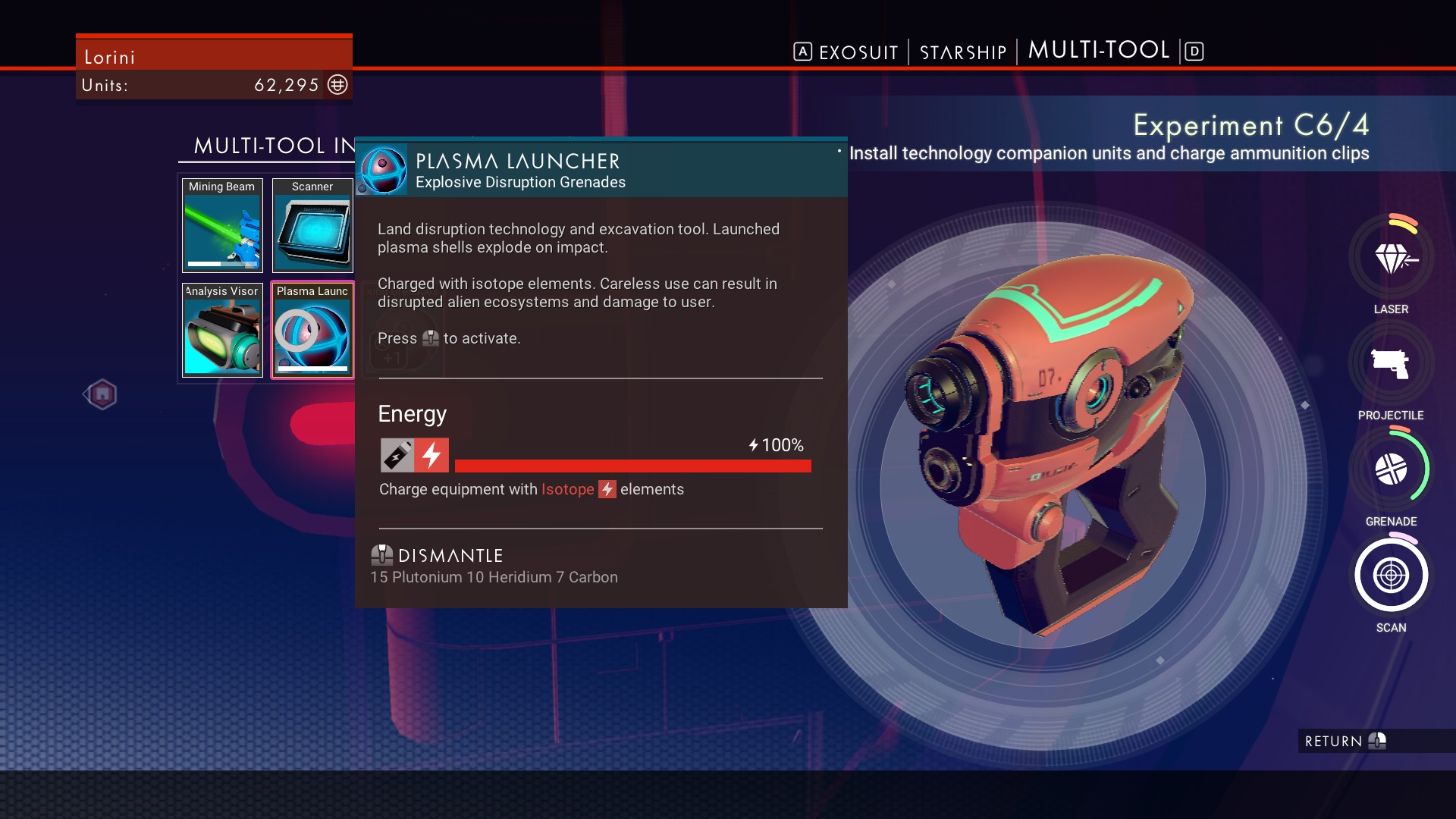This screenshot has height=819, width=1456.
Task: Choose the Scanner technology slot
Action: click(x=312, y=225)
